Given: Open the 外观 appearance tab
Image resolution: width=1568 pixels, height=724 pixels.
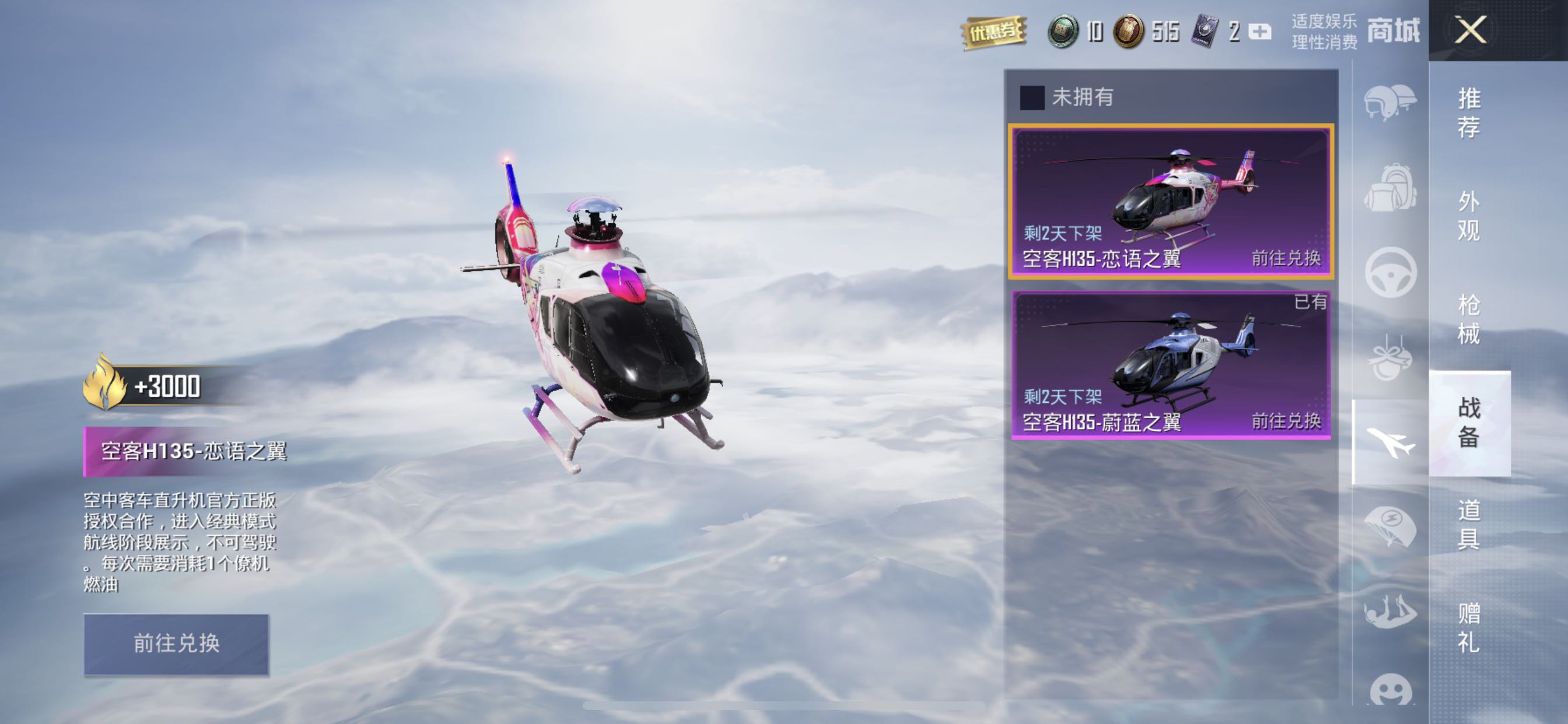Looking at the screenshot, I should 1469,216.
